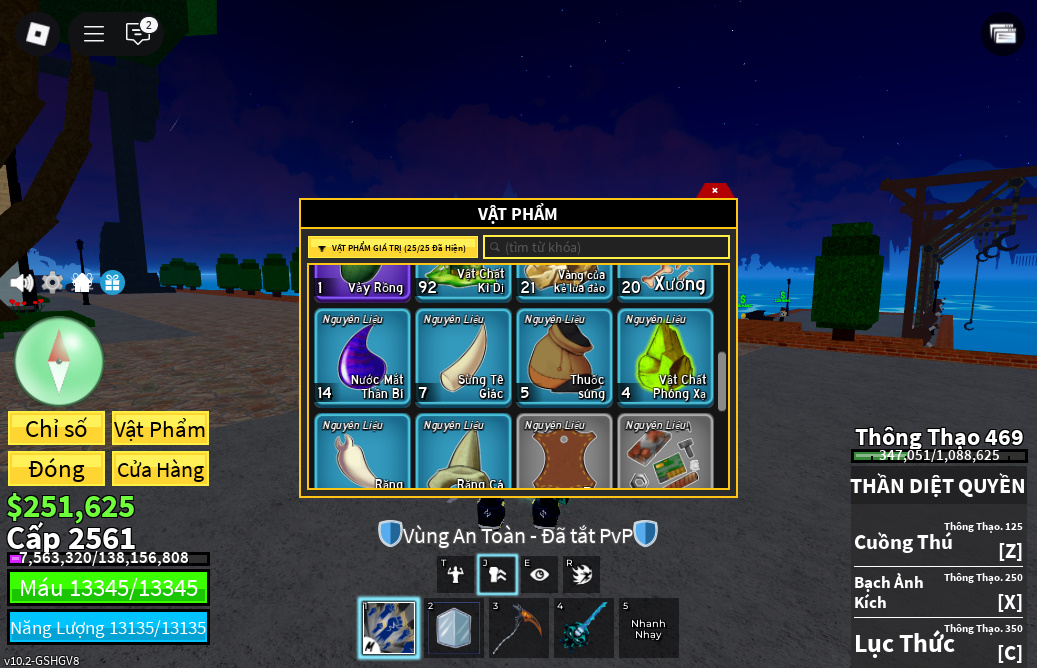Image resolution: width=1037 pixels, height=668 pixels.
Task: Select the Vật Chất Phóng Xạ item
Action: pyautogui.click(x=665, y=355)
